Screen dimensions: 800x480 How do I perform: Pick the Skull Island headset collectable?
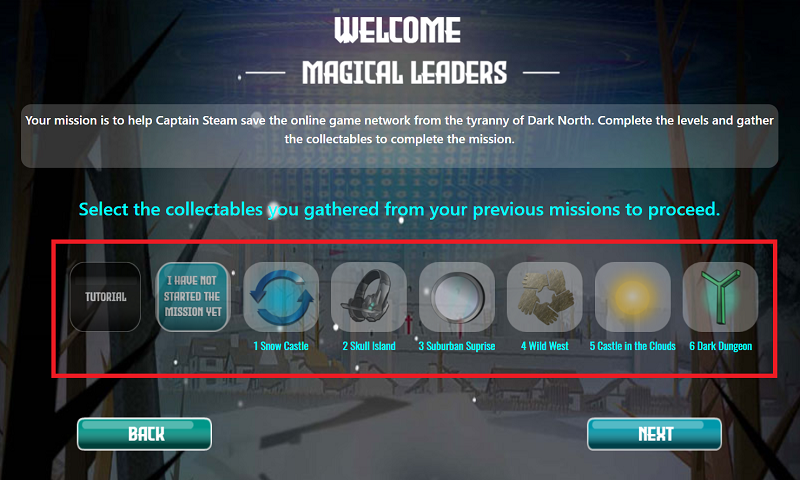tap(369, 297)
